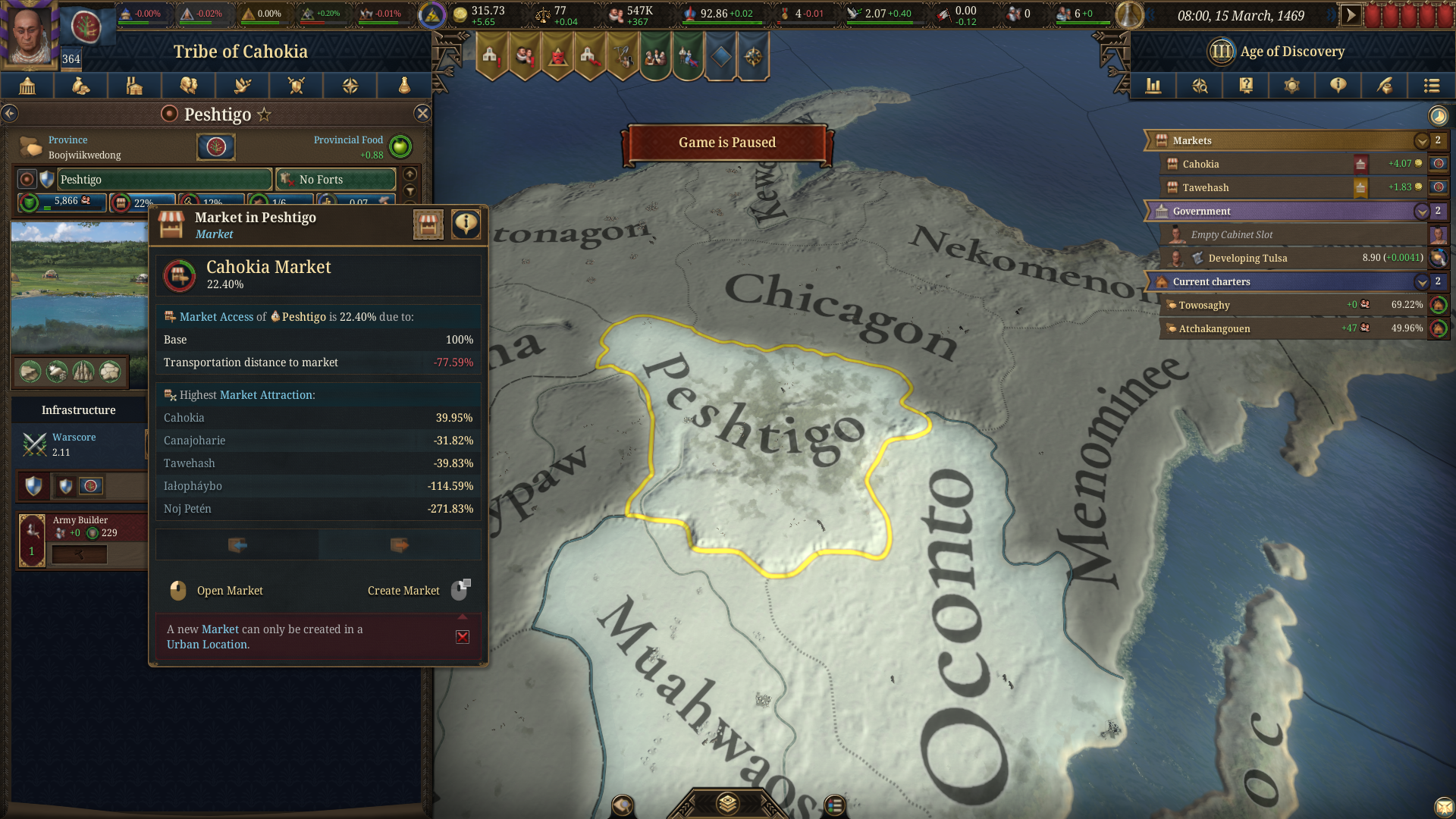
Task: Click the Urban Location link
Action: click(x=206, y=644)
